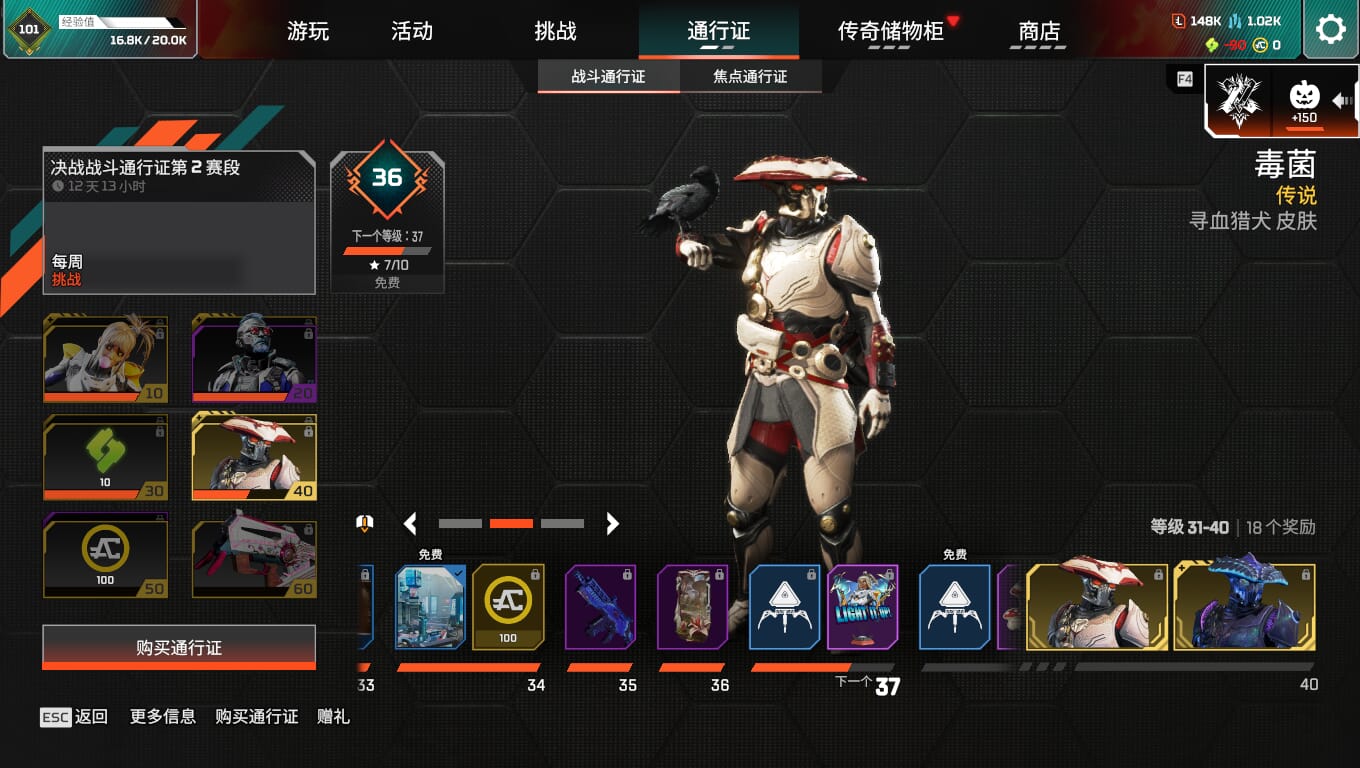Switch to the 传奇储物柜 tab

tap(890, 31)
